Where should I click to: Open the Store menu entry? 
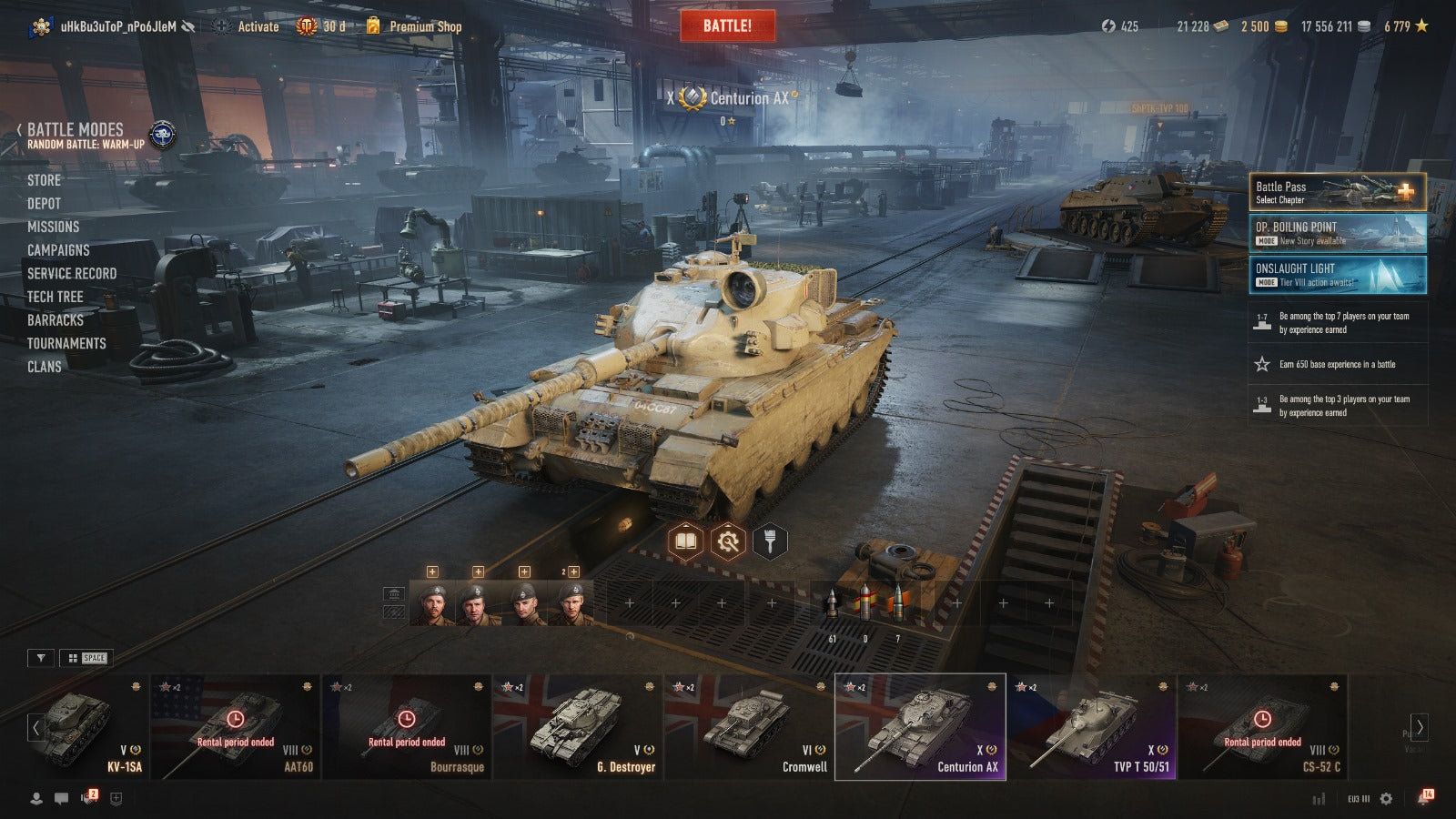(x=44, y=180)
